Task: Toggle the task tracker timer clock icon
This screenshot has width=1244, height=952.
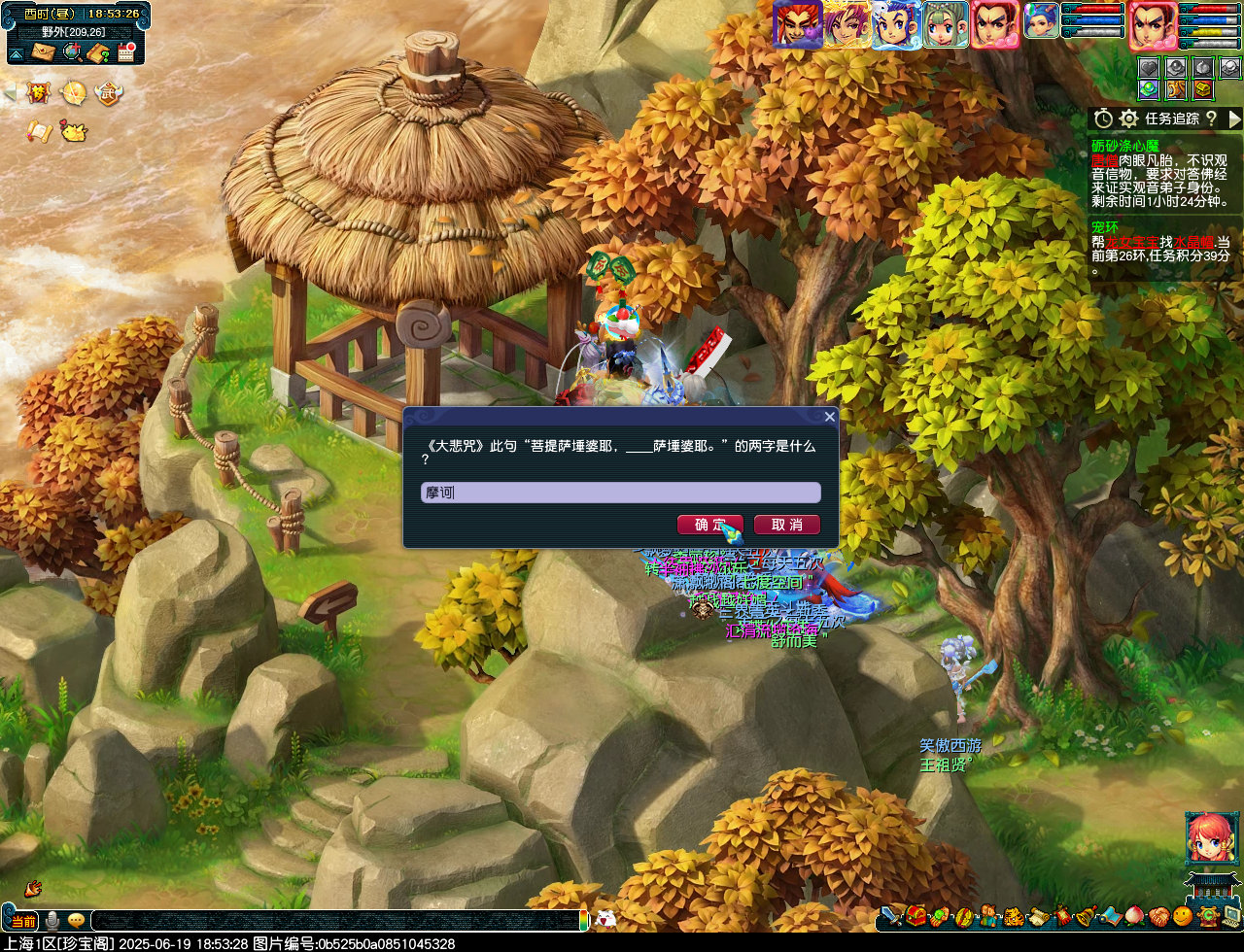Action: 1103,119
